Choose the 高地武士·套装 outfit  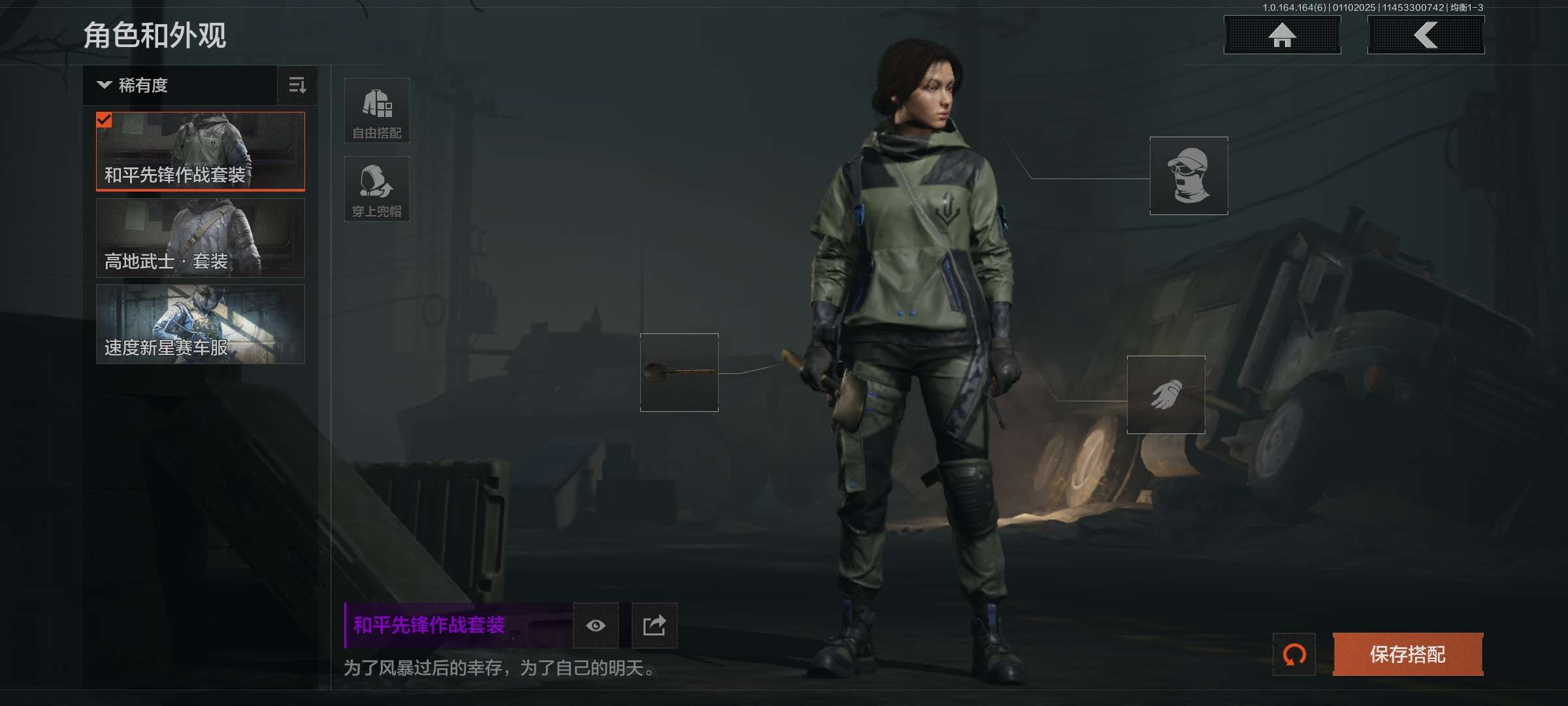point(201,238)
